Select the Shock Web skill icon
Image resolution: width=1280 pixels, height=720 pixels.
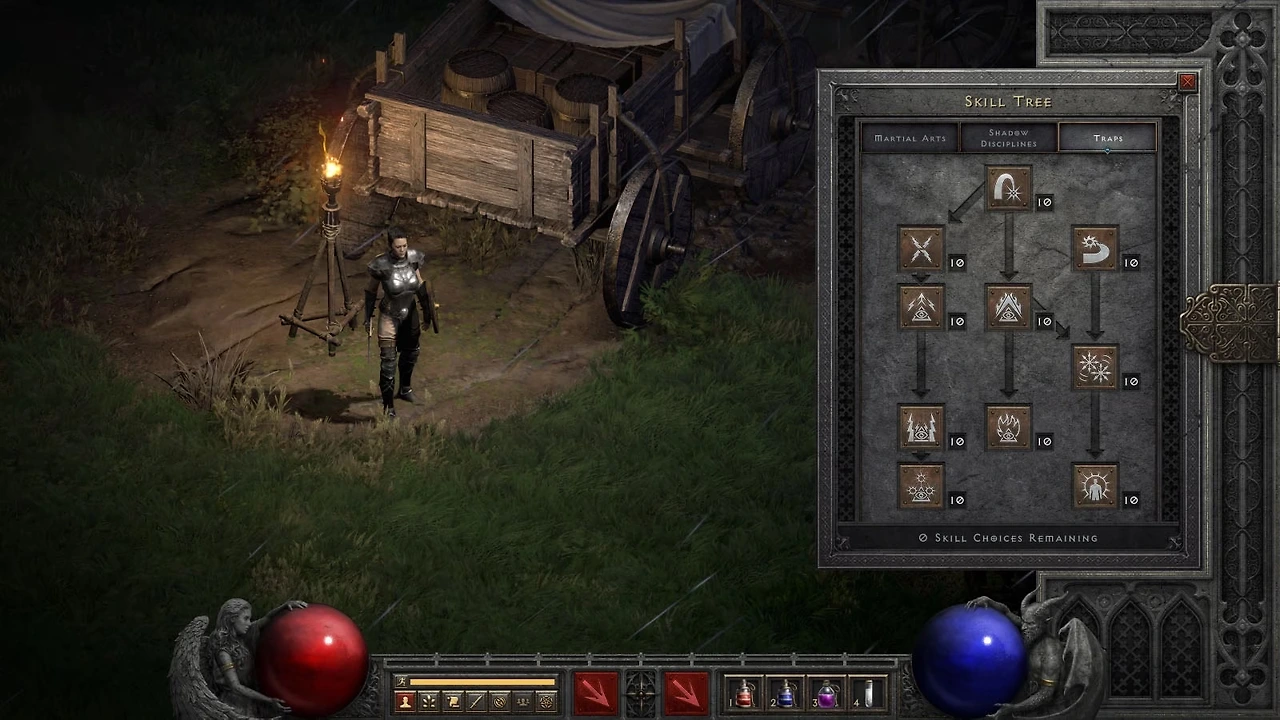click(921, 248)
